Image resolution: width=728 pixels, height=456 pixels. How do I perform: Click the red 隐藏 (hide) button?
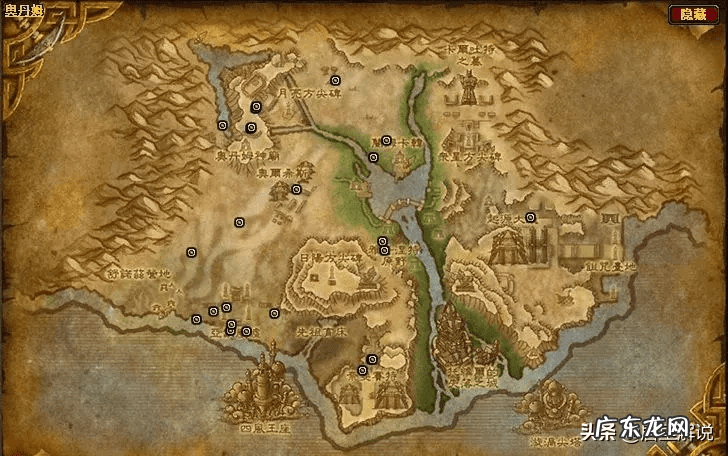[x=693, y=14]
